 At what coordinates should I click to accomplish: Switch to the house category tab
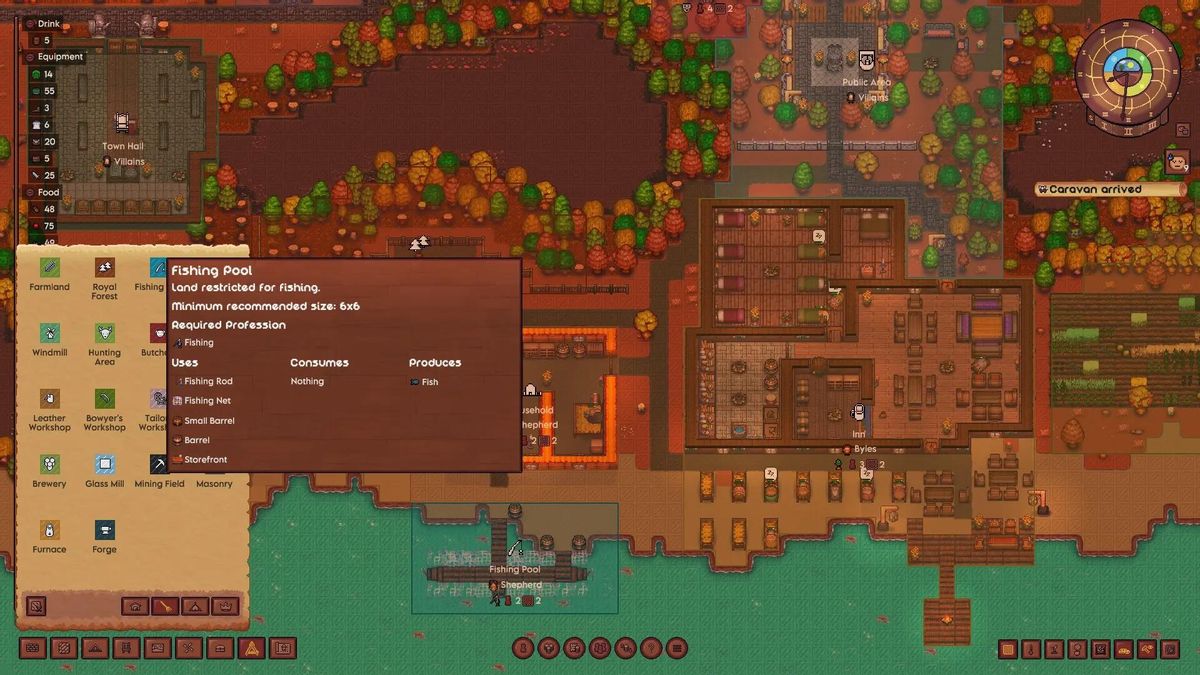pos(134,606)
